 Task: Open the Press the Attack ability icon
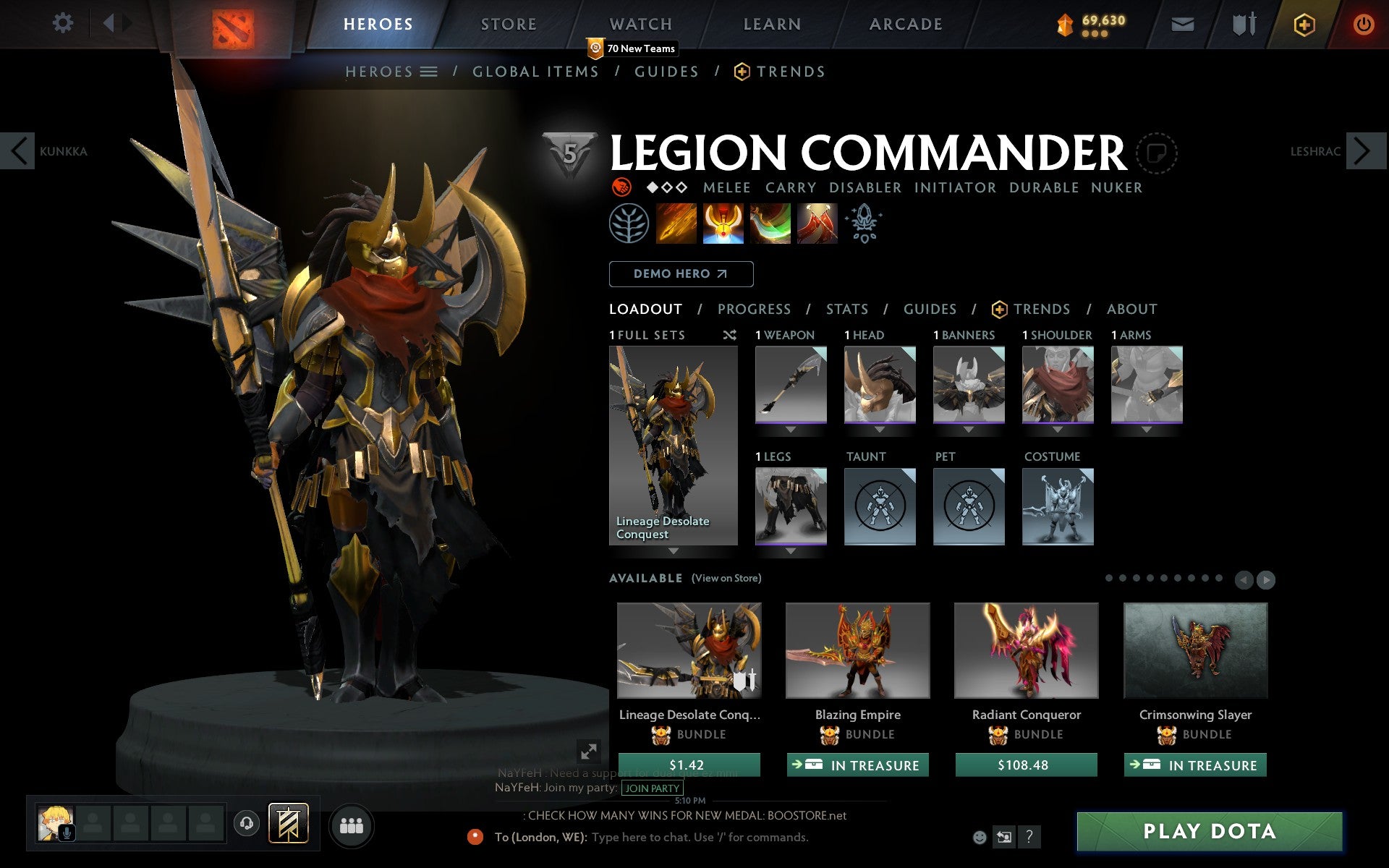click(x=723, y=224)
